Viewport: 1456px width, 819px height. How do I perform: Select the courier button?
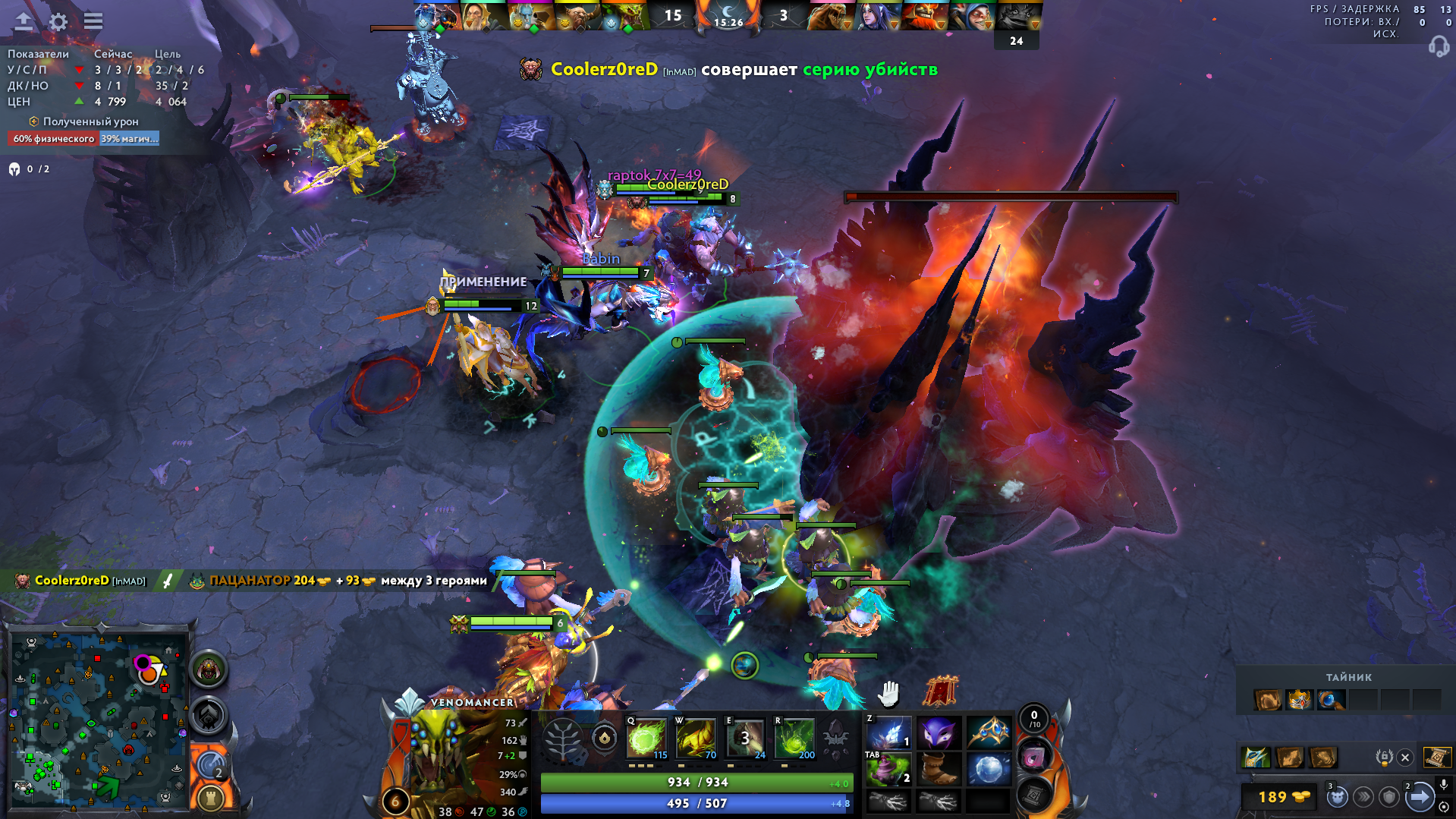[1337, 797]
